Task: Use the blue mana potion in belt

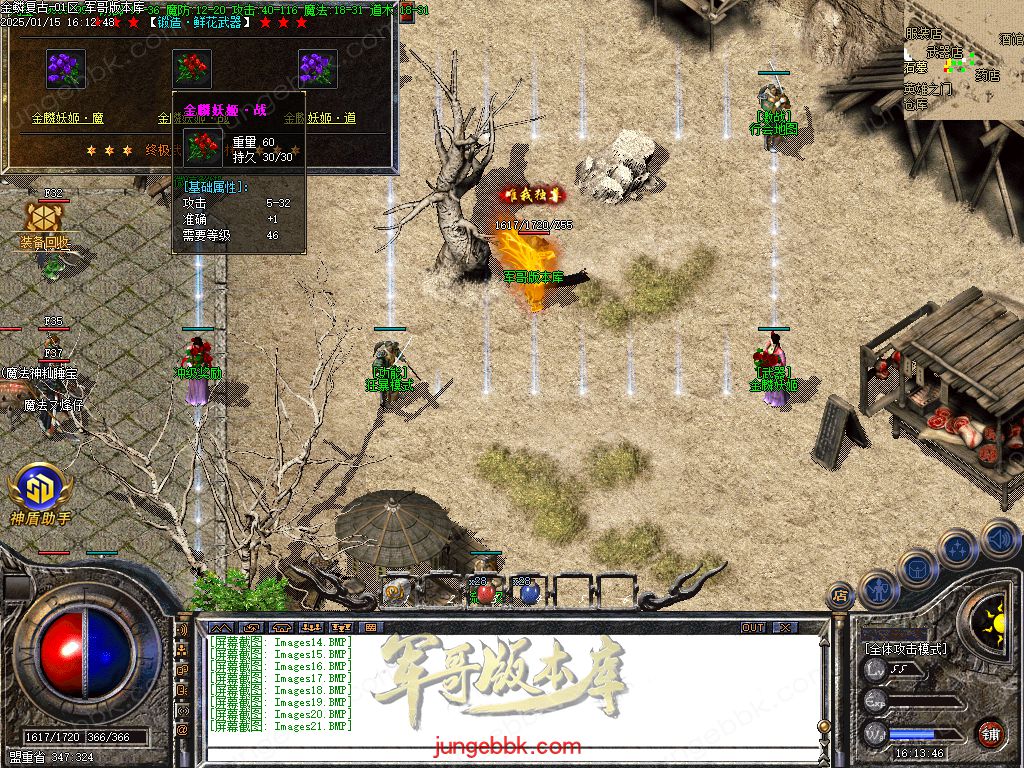Action: [528, 593]
